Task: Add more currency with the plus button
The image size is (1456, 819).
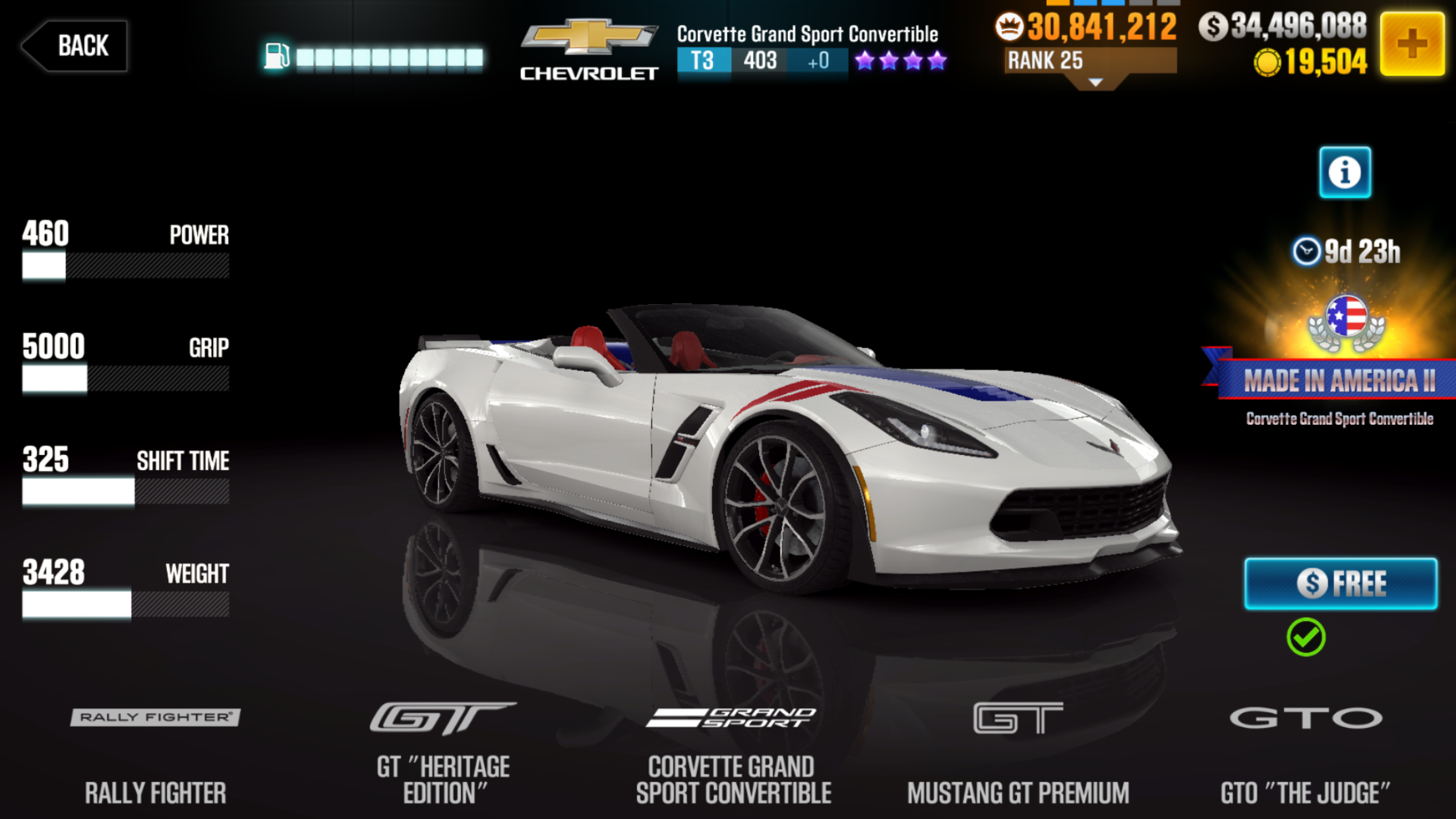Action: coord(1412,44)
